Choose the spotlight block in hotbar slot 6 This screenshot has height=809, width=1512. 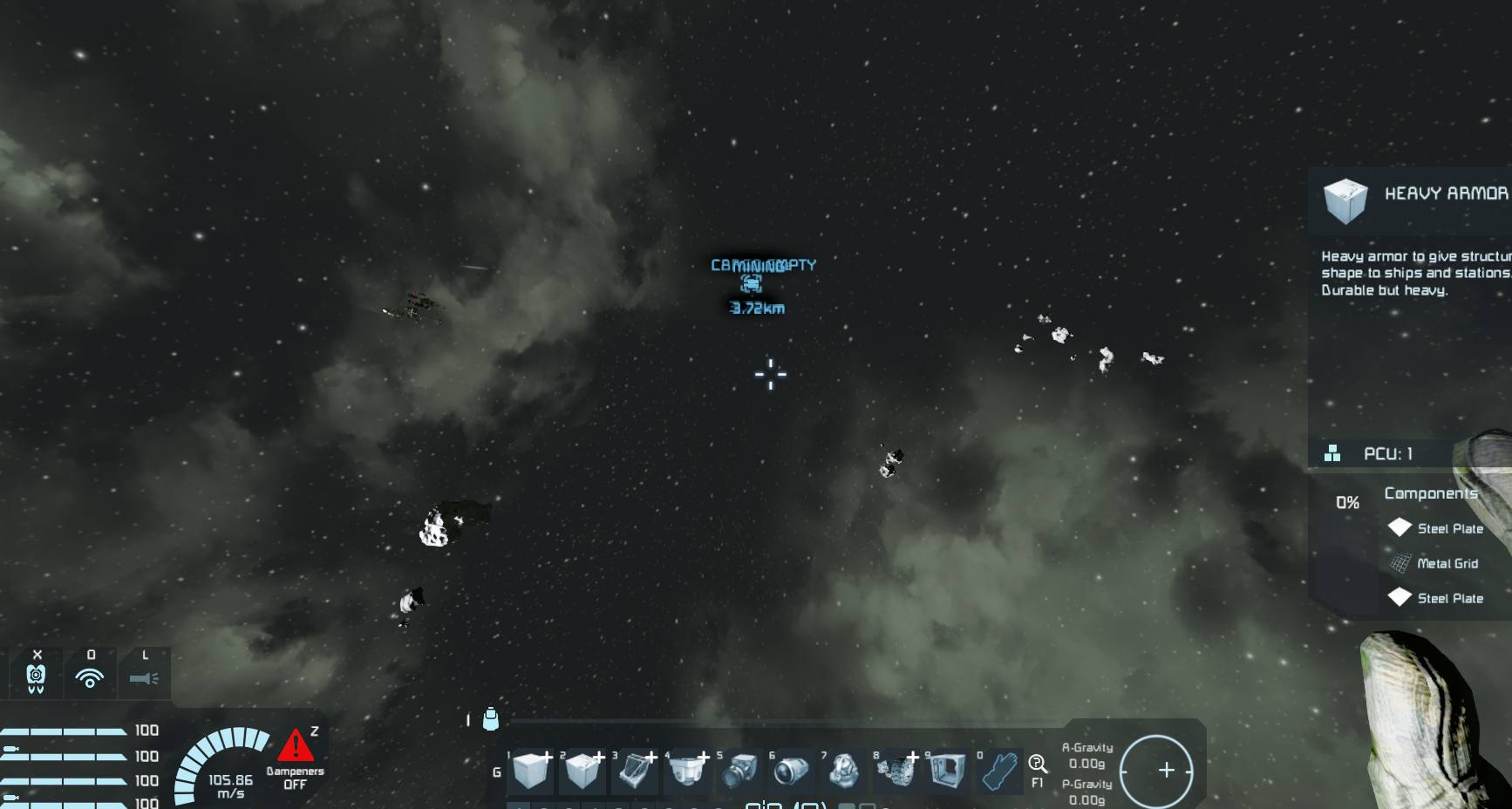792,771
